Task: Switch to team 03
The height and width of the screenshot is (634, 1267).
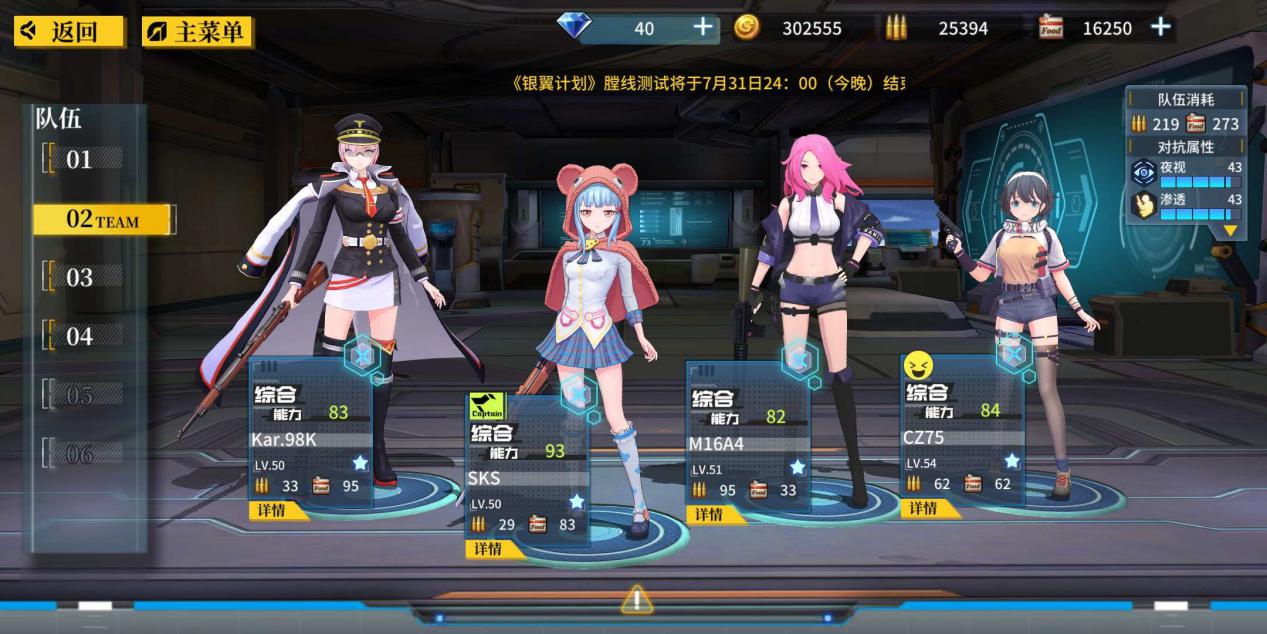Action: click(x=80, y=278)
